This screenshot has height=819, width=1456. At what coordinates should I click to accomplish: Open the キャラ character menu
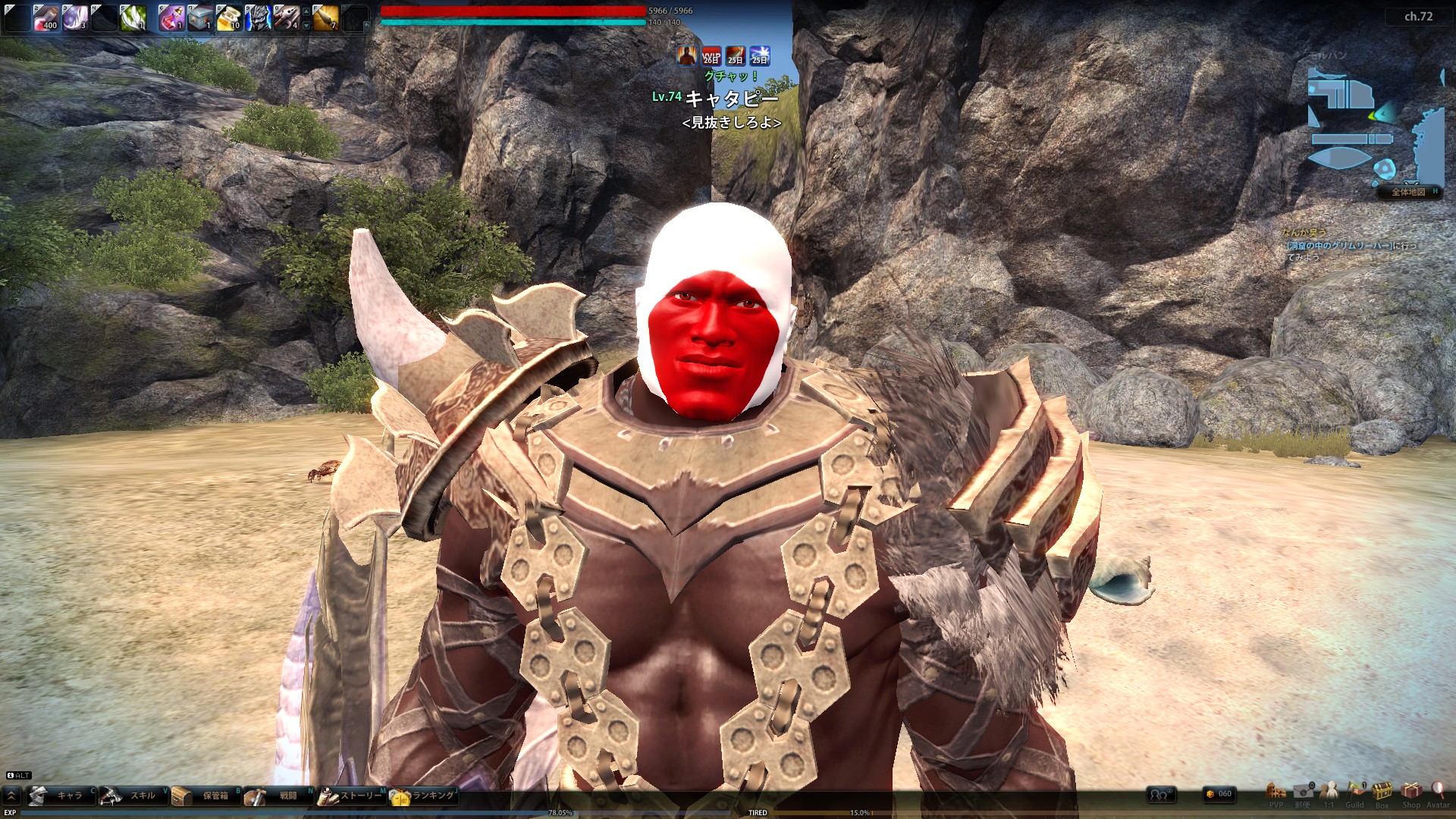61,795
